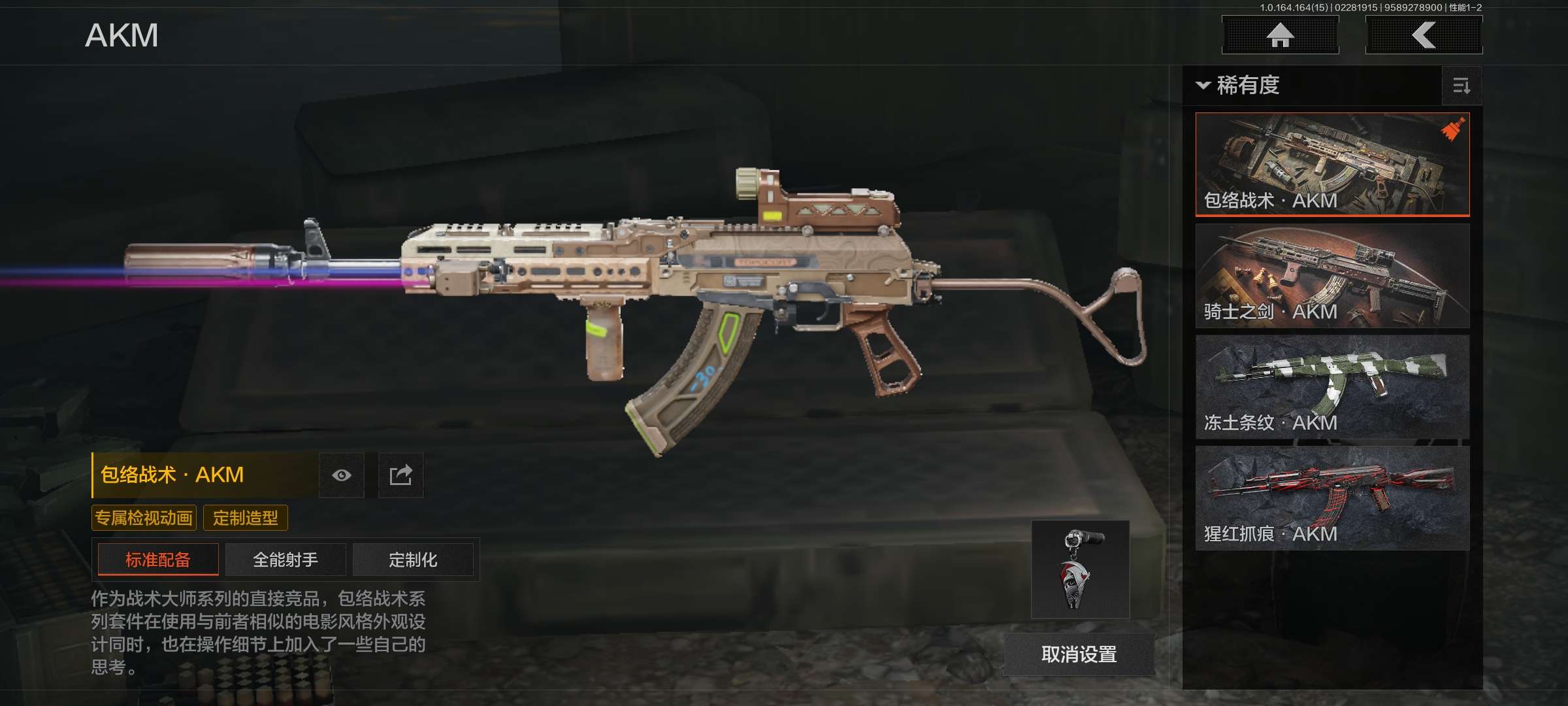Viewport: 1568px width, 706px height.
Task: Click the 定制造型 tag
Action: 246,518
